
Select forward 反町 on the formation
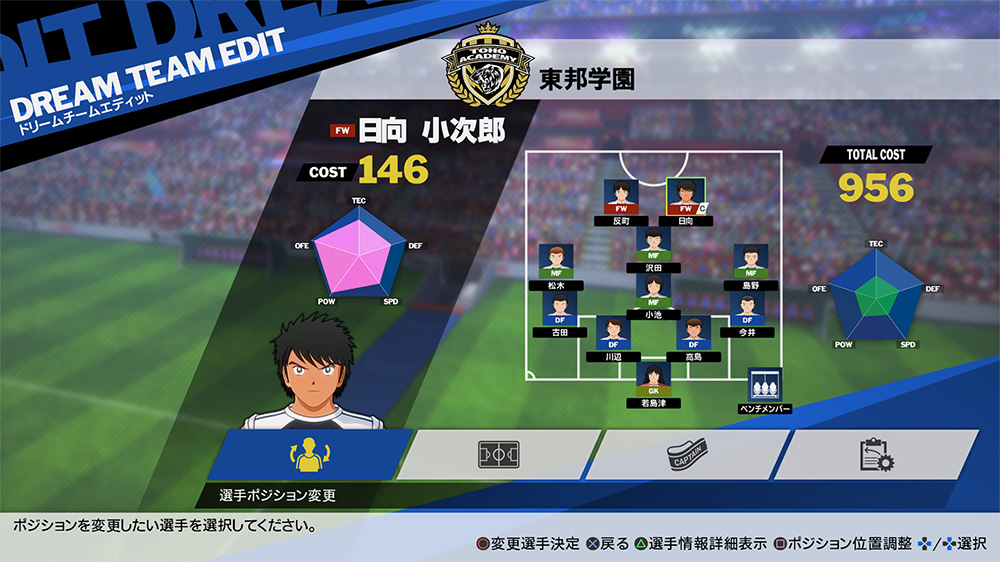pos(621,198)
